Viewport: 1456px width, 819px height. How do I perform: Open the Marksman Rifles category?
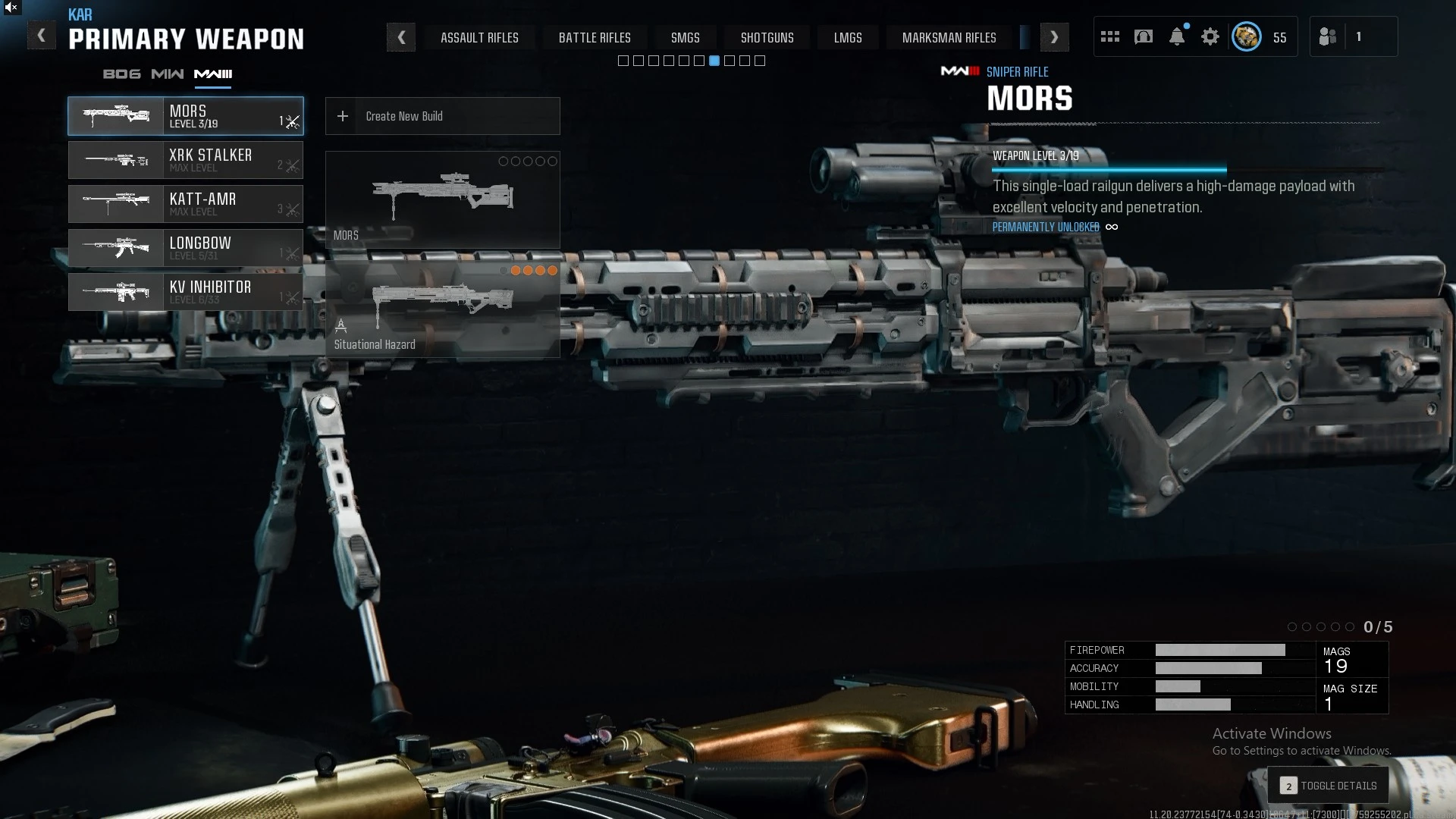[x=949, y=37]
